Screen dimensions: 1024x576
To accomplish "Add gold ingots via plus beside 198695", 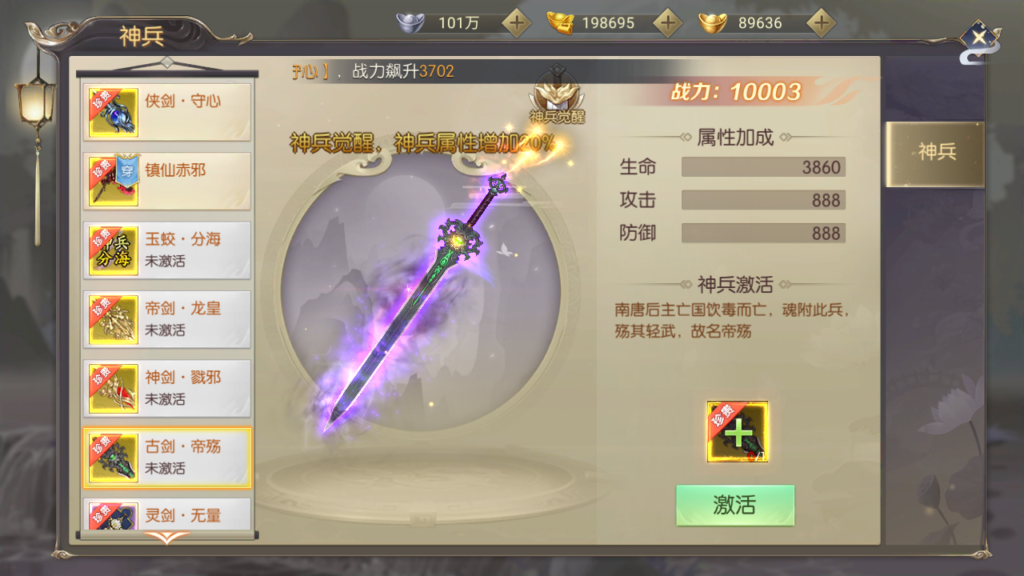I will coord(668,22).
